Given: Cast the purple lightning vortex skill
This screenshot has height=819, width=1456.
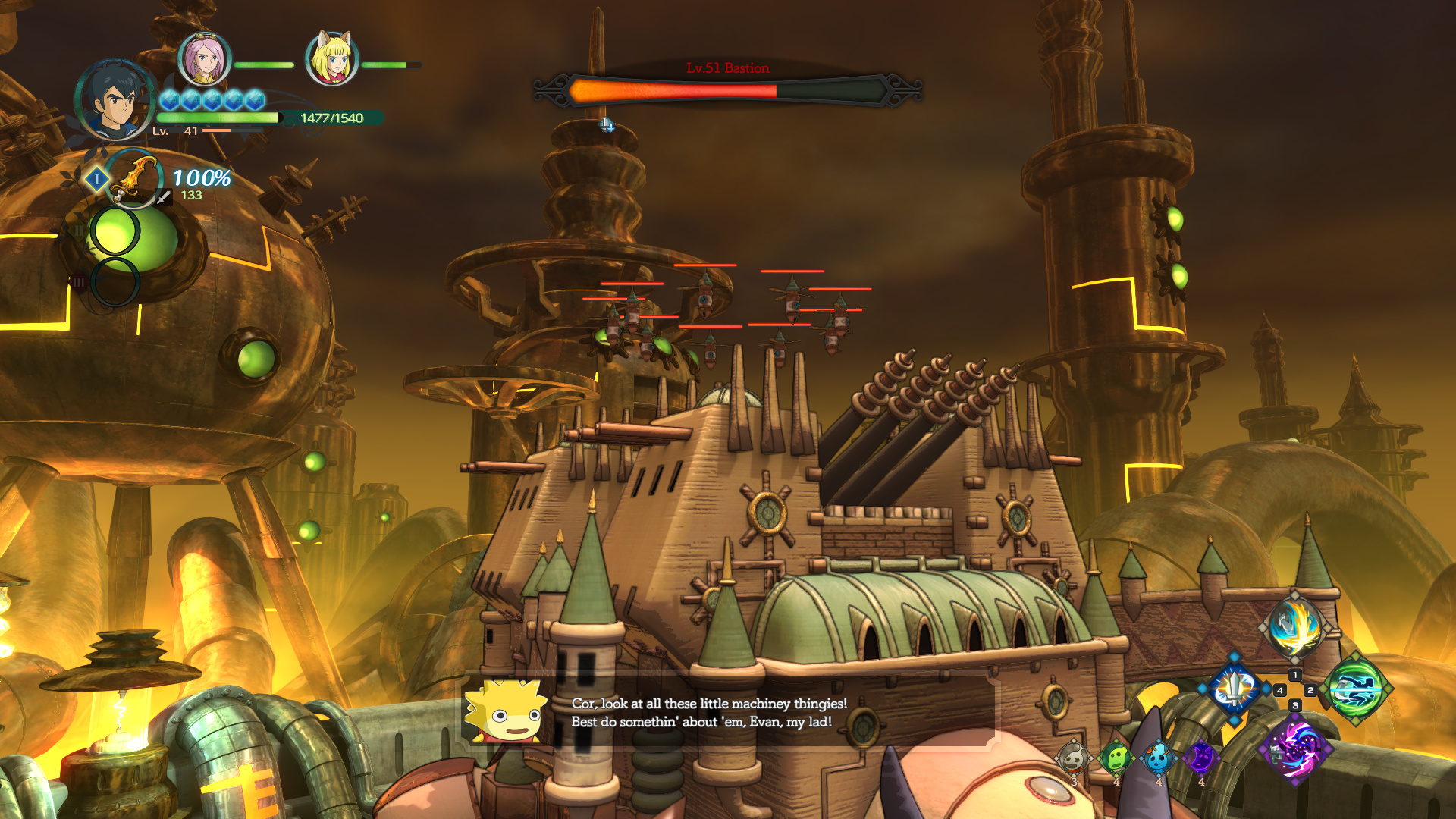Looking at the screenshot, I should (1294, 749).
